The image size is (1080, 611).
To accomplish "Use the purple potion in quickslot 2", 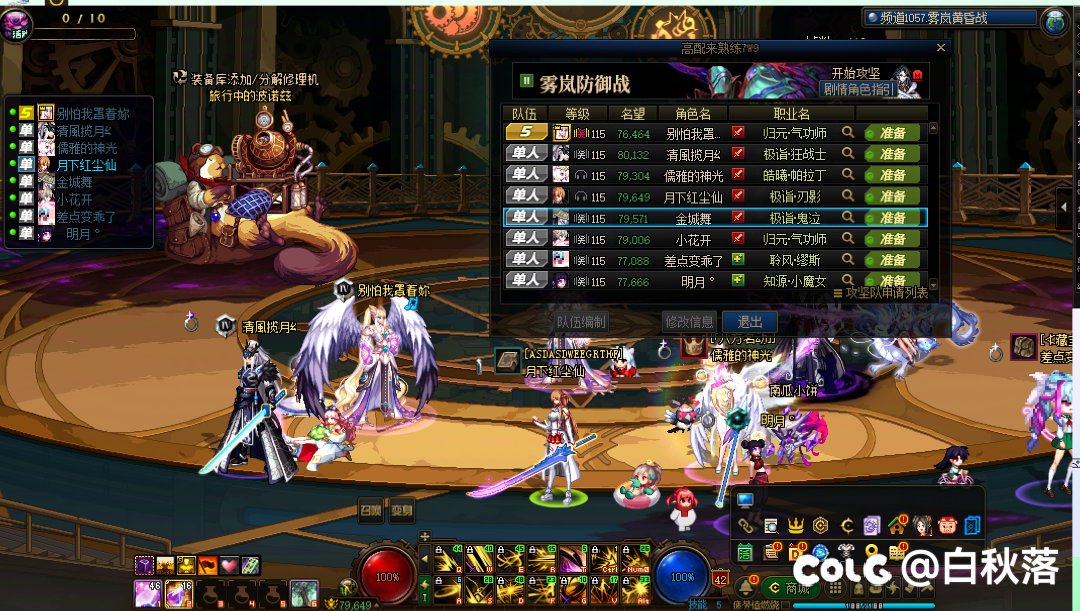I will click(180, 593).
